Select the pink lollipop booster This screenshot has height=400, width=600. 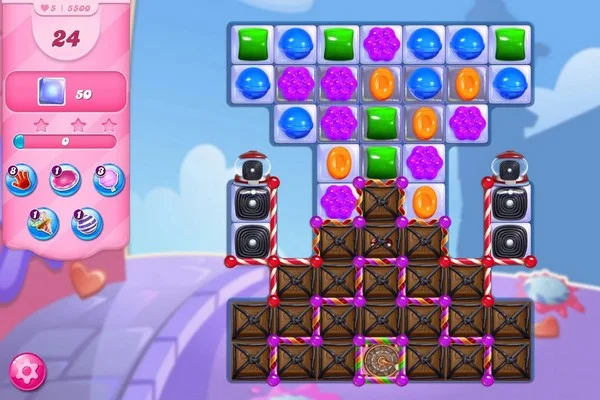108,180
